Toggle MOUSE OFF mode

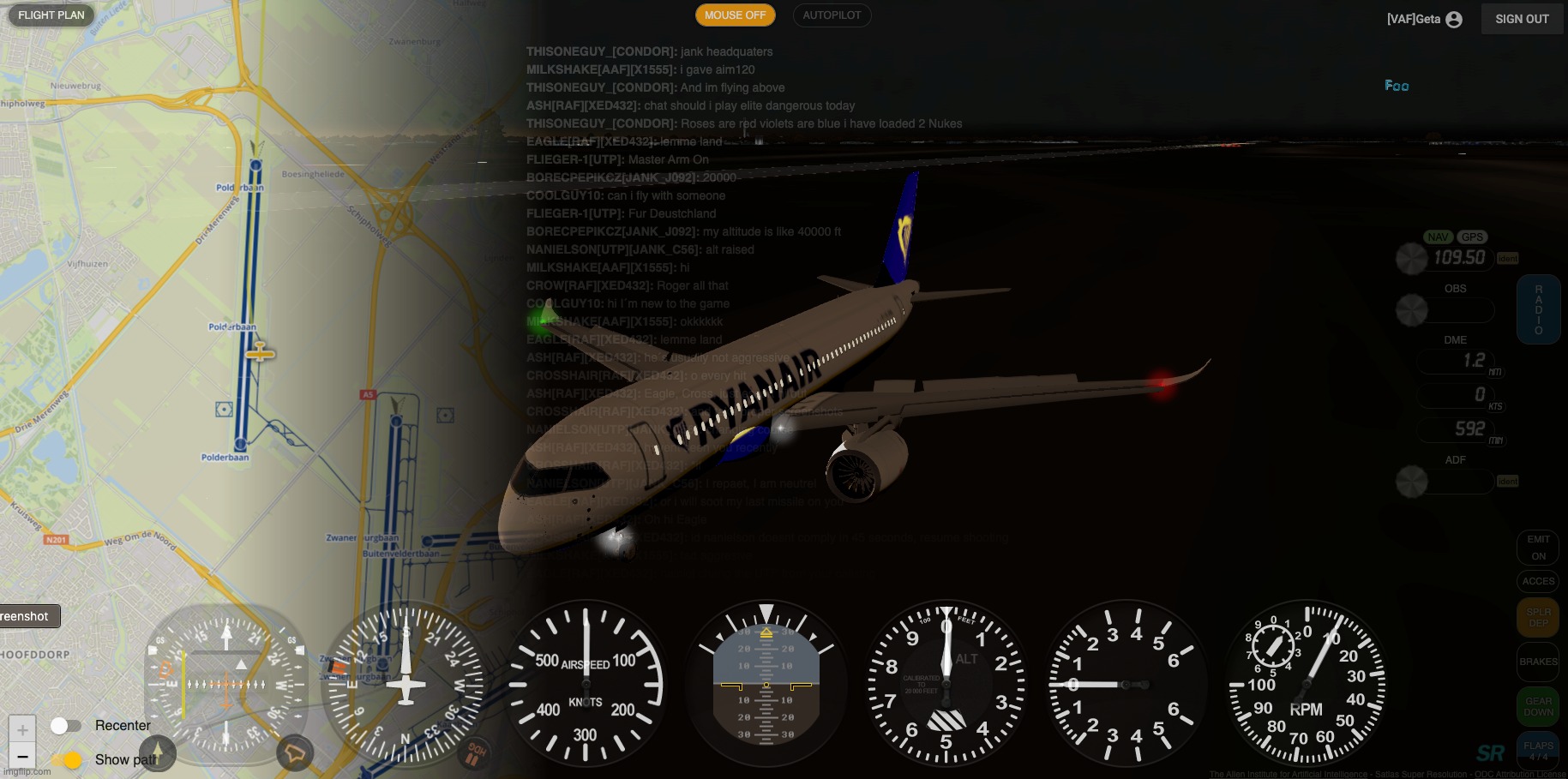tap(735, 15)
